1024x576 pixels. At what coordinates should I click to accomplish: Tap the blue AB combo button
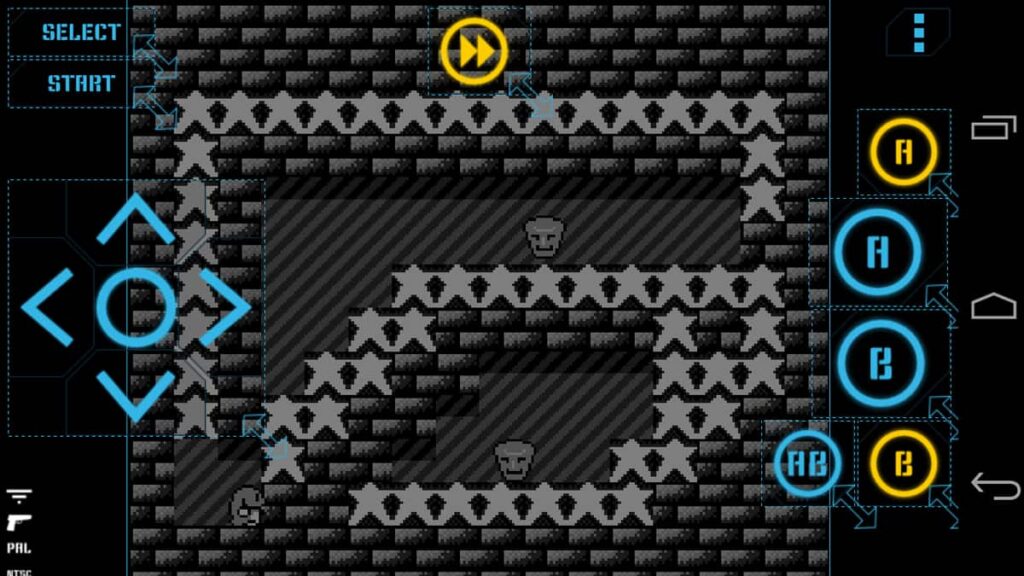pyautogui.click(x=807, y=464)
